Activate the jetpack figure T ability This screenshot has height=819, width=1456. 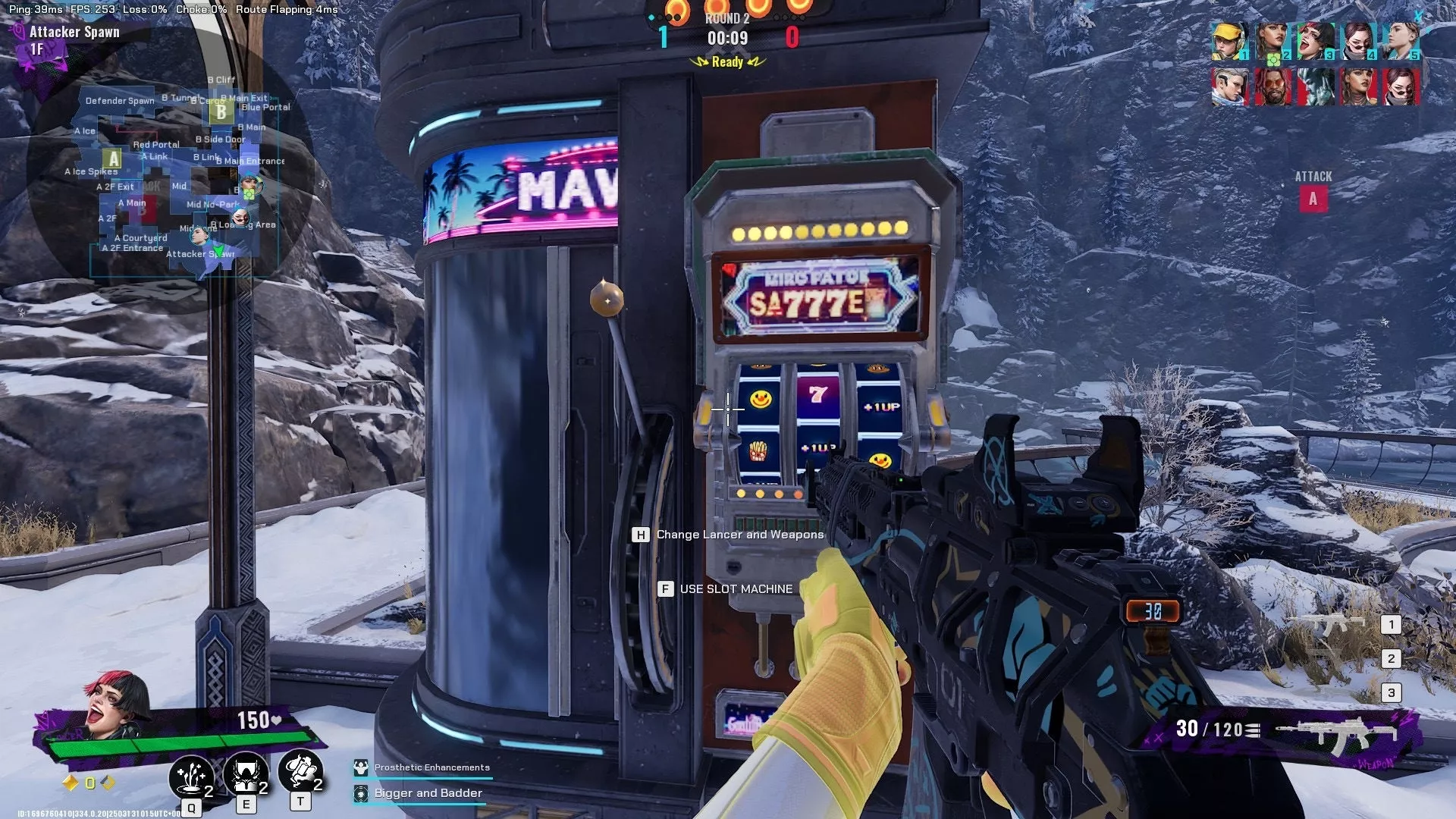tap(300, 771)
